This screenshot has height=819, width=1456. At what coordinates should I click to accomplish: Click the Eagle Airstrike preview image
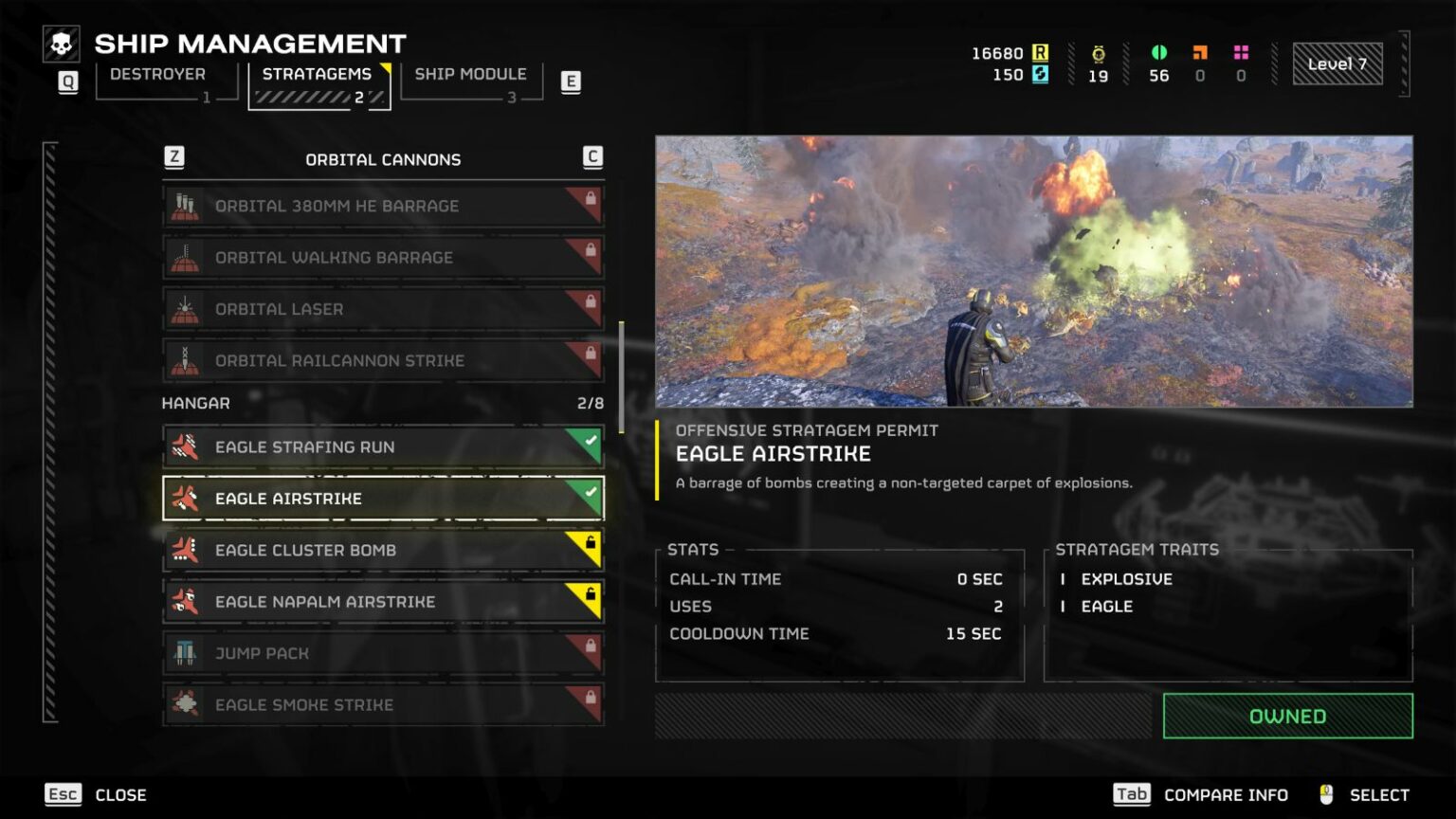point(1033,271)
